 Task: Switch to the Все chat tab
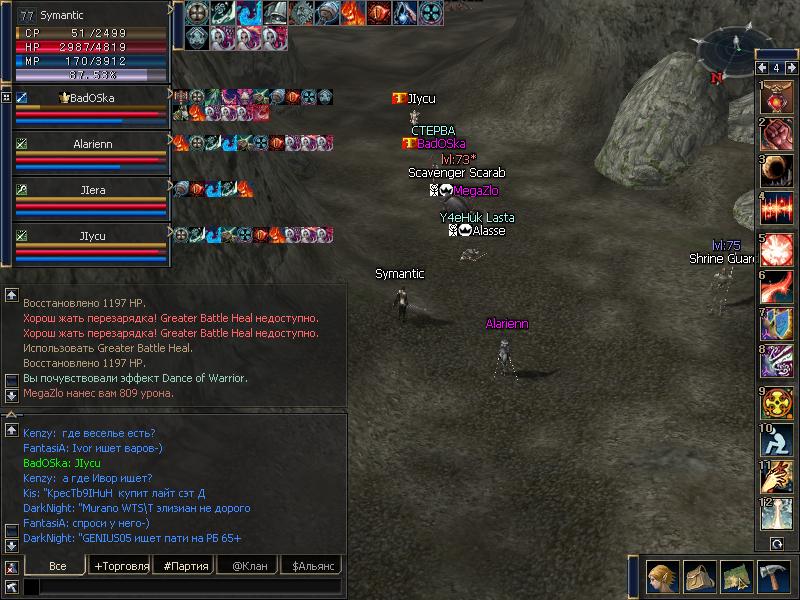57,566
